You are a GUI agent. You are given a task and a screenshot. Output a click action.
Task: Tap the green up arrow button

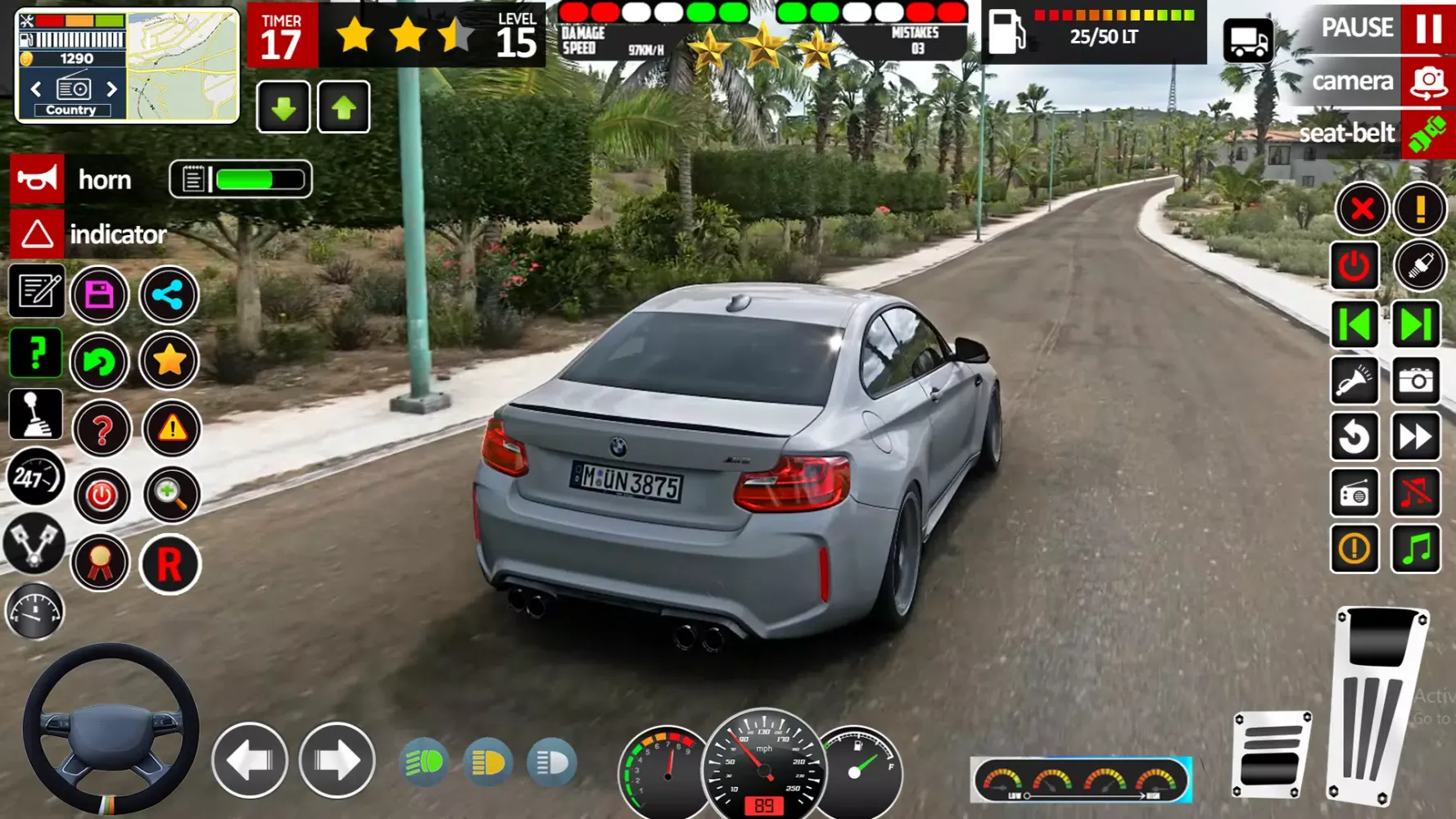344,107
